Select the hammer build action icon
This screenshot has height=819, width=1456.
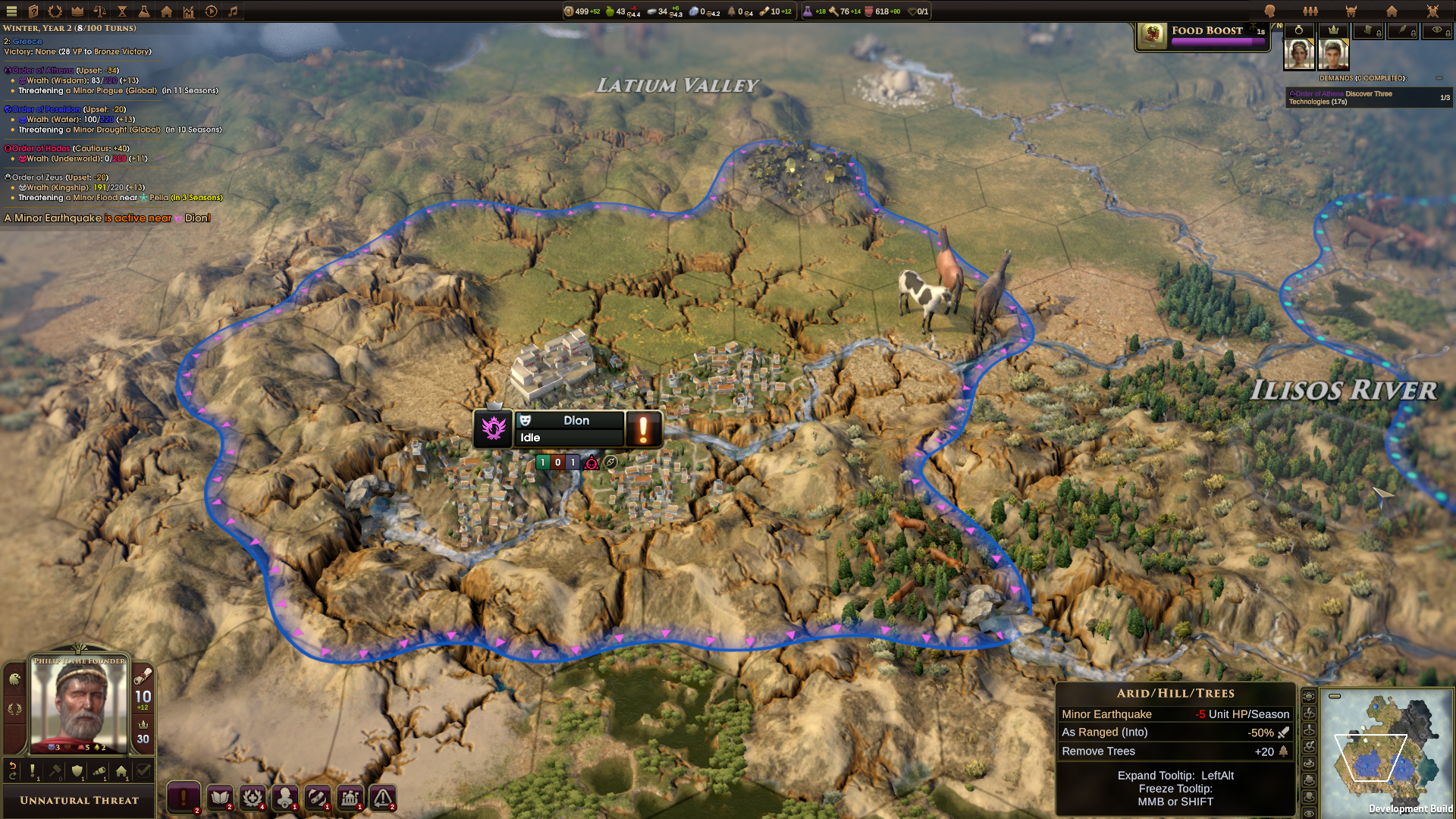pos(55,770)
